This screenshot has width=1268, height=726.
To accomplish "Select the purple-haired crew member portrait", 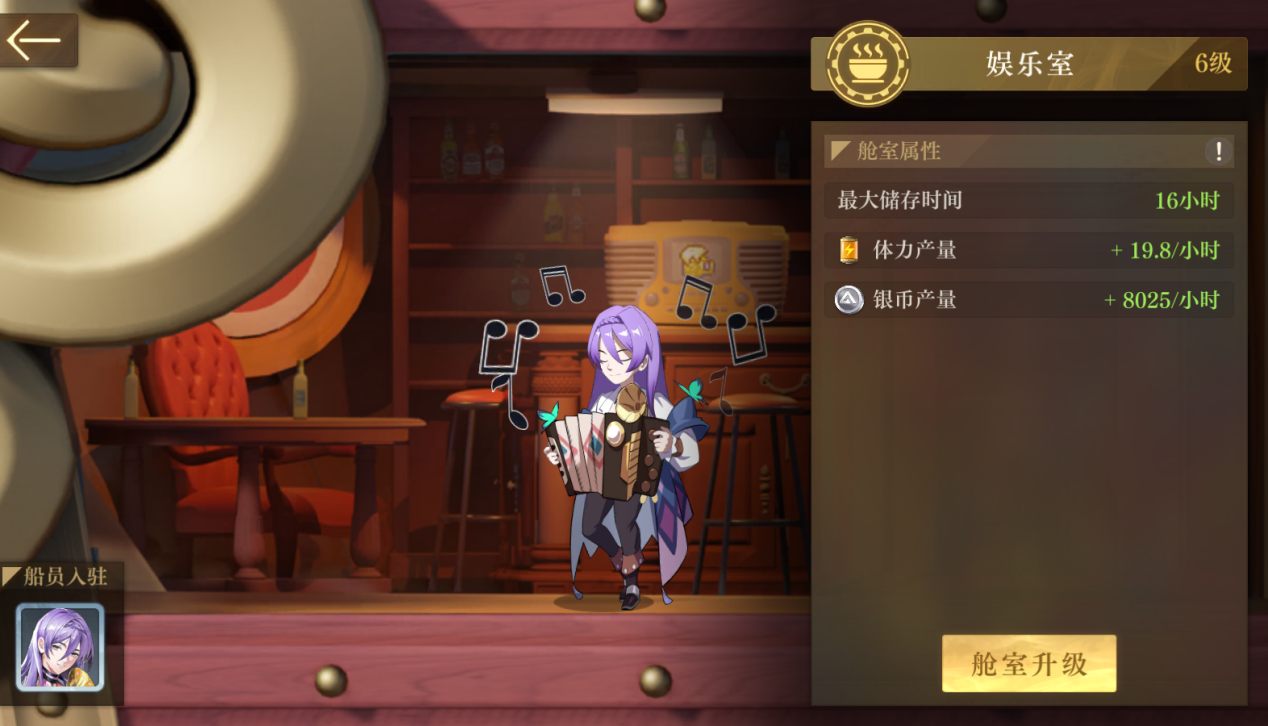I will tap(60, 647).
